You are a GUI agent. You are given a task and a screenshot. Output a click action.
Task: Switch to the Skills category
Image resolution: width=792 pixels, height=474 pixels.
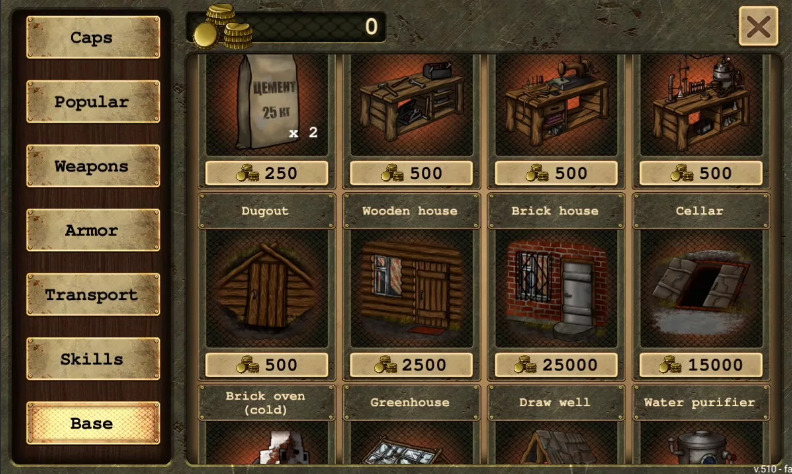click(x=92, y=359)
